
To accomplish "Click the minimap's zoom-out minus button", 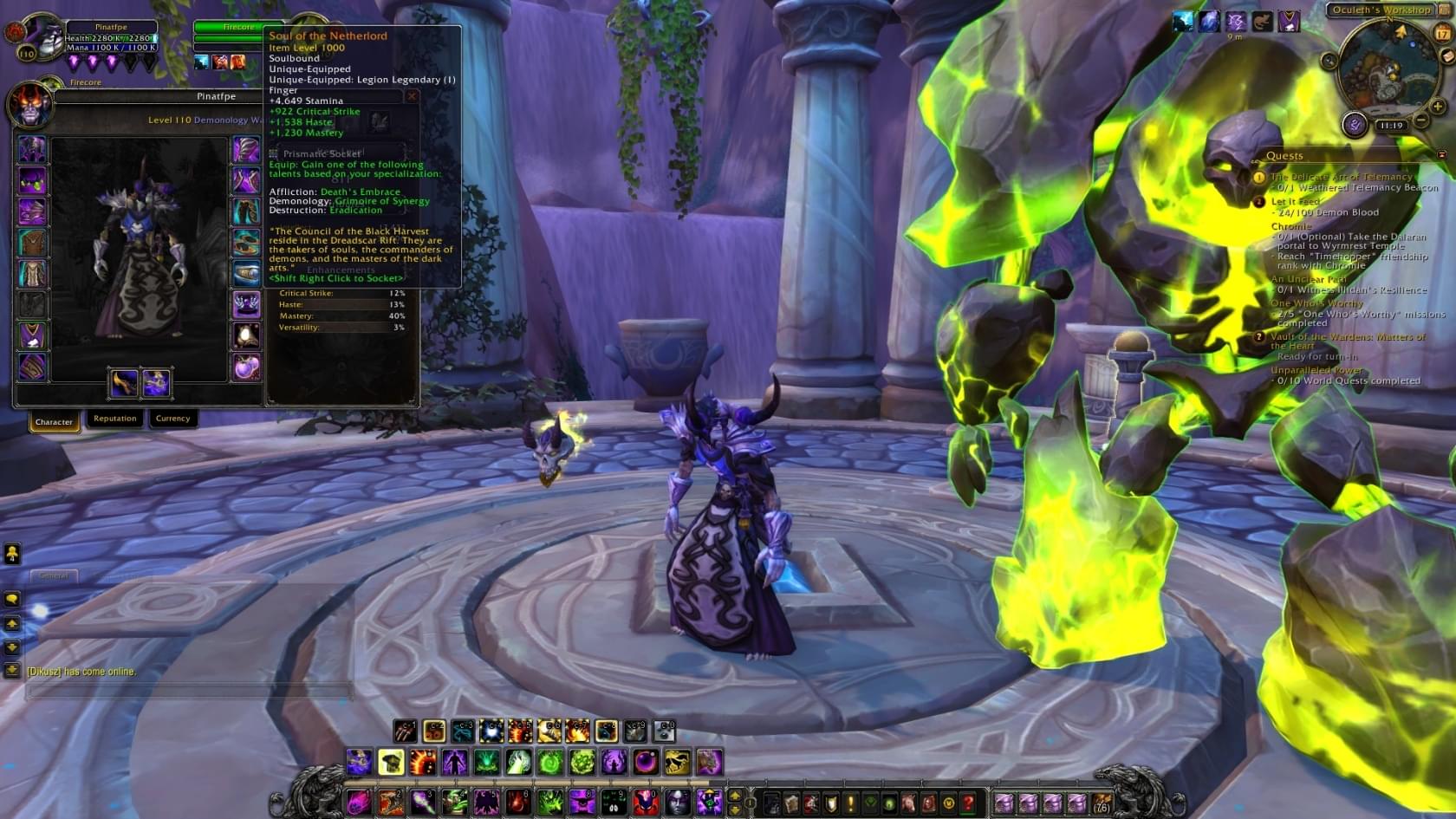I will (1420, 120).
